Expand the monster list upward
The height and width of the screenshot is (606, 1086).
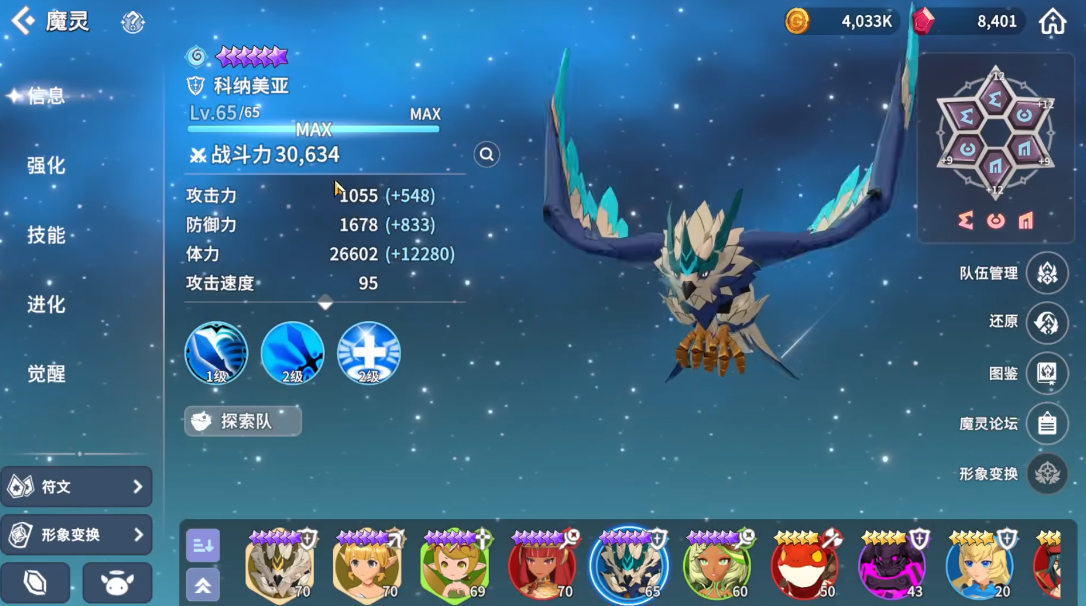pos(203,586)
